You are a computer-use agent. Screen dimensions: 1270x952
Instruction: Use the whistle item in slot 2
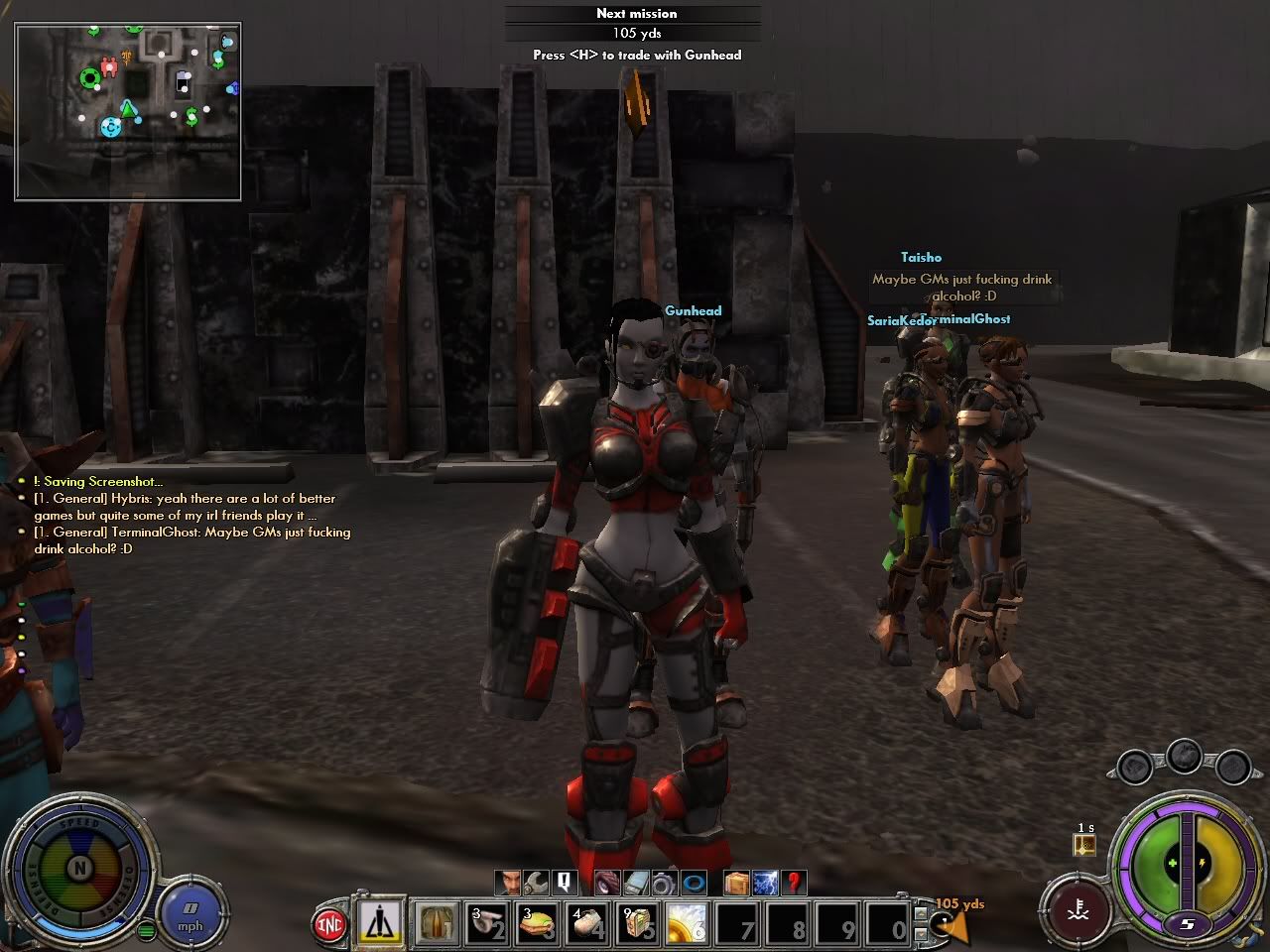pyautogui.click(x=488, y=924)
